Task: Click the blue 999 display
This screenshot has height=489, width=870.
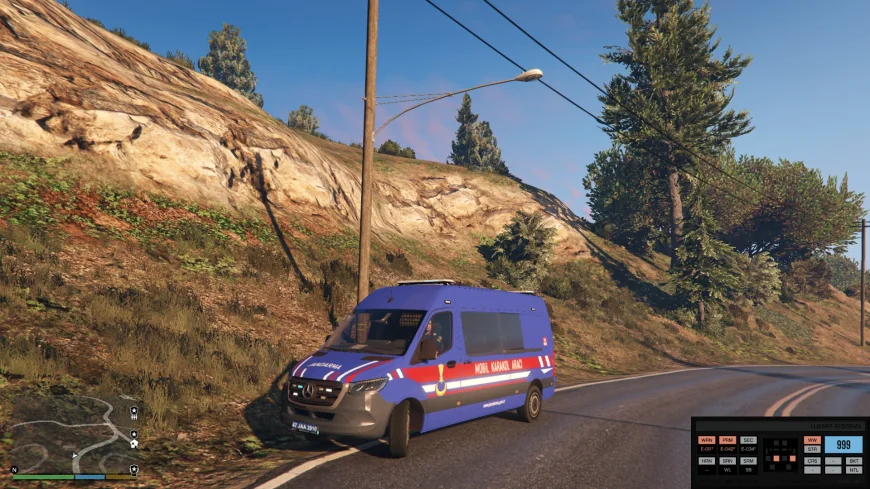Action: click(844, 444)
